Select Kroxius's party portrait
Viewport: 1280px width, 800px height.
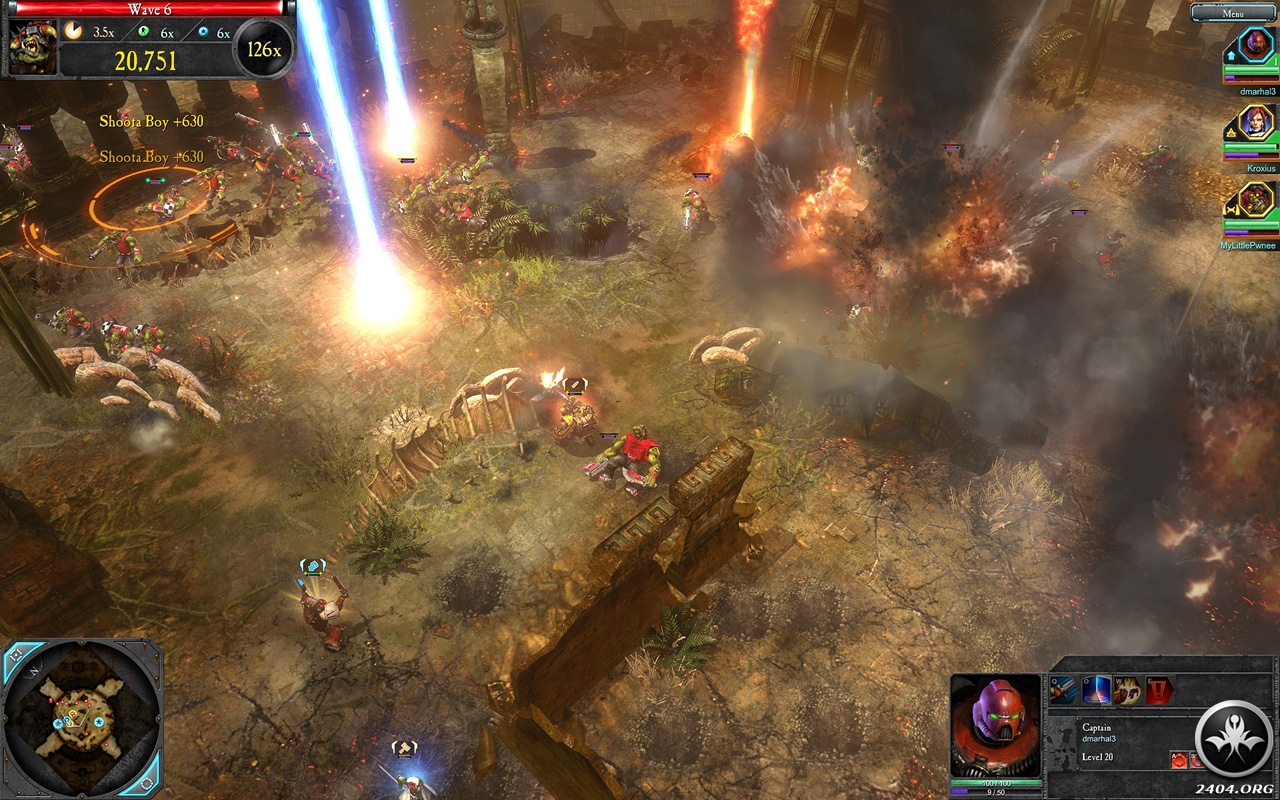[1256, 123]
